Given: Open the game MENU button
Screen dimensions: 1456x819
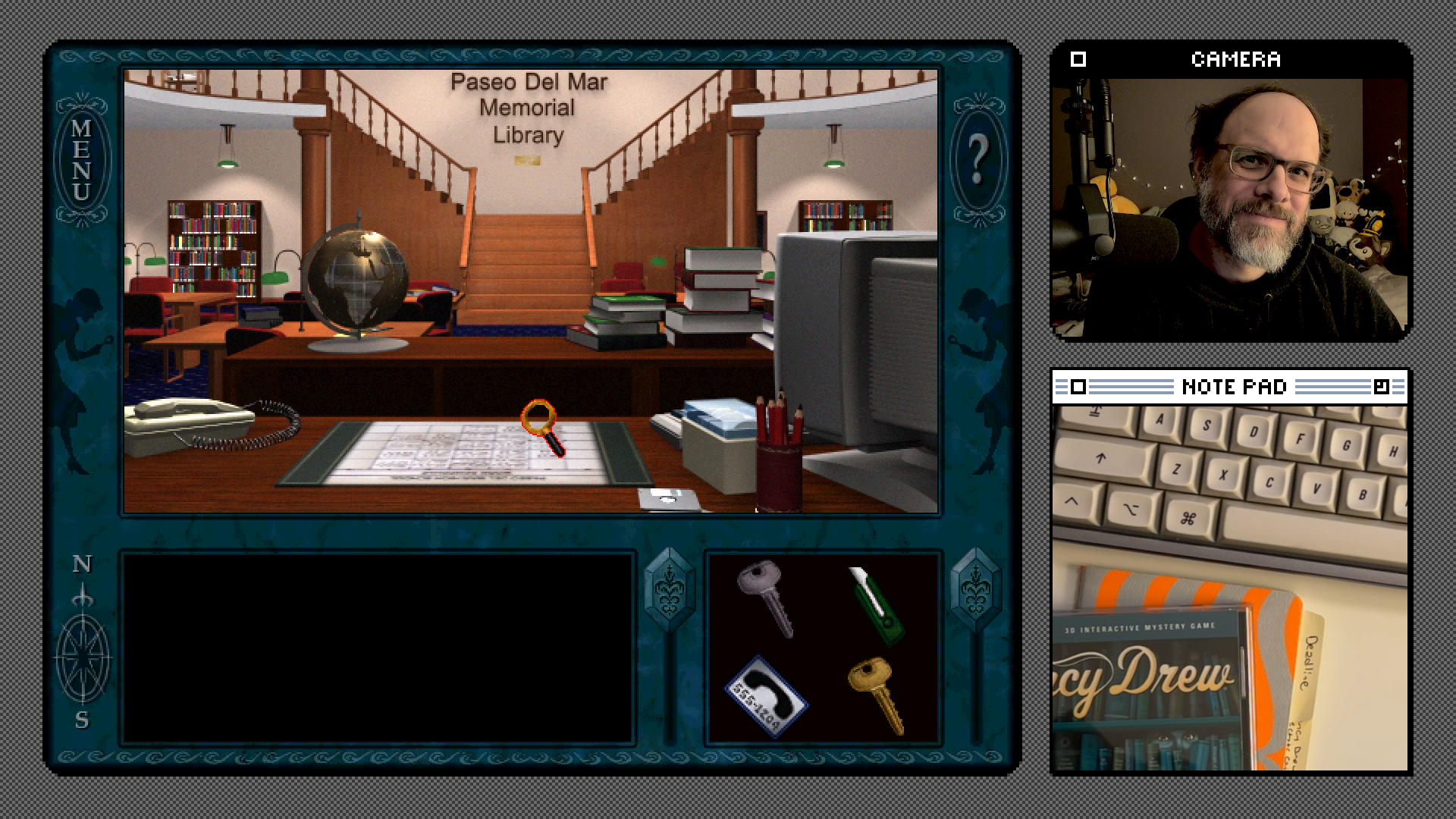Looking at the screenshot, I should click(x=82, y=159).
